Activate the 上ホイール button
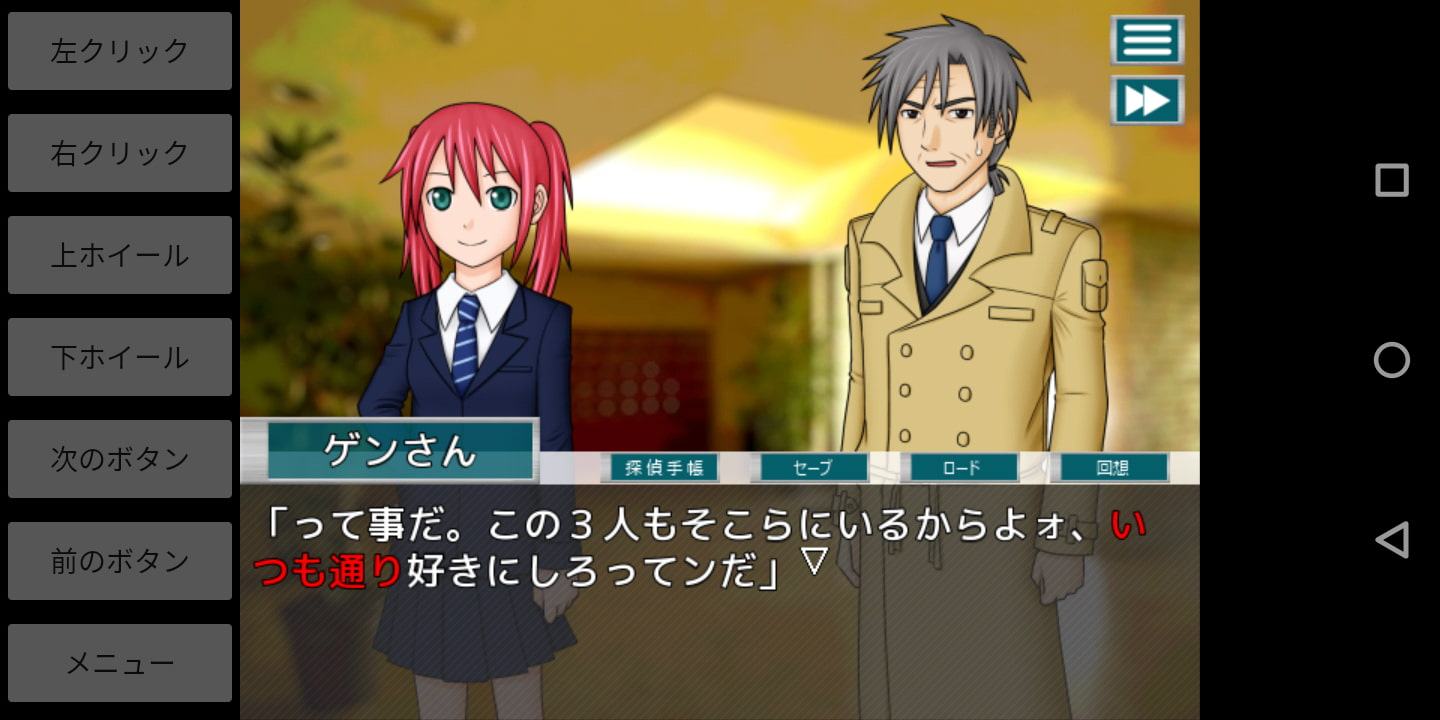Image resolution: width=1440 pixels, height=720 pixels. 120,255
